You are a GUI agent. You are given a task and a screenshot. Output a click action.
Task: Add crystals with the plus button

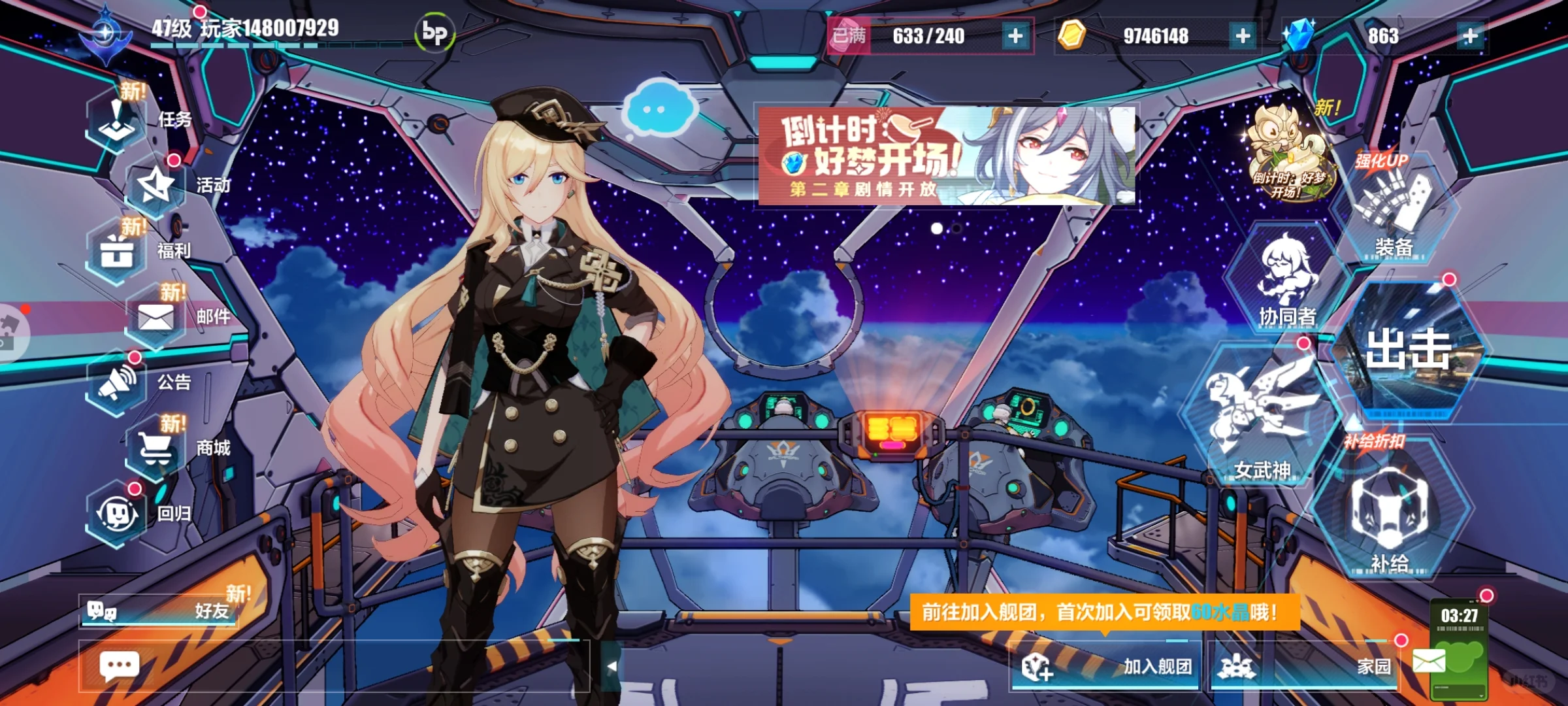(x=1470, y=36)
